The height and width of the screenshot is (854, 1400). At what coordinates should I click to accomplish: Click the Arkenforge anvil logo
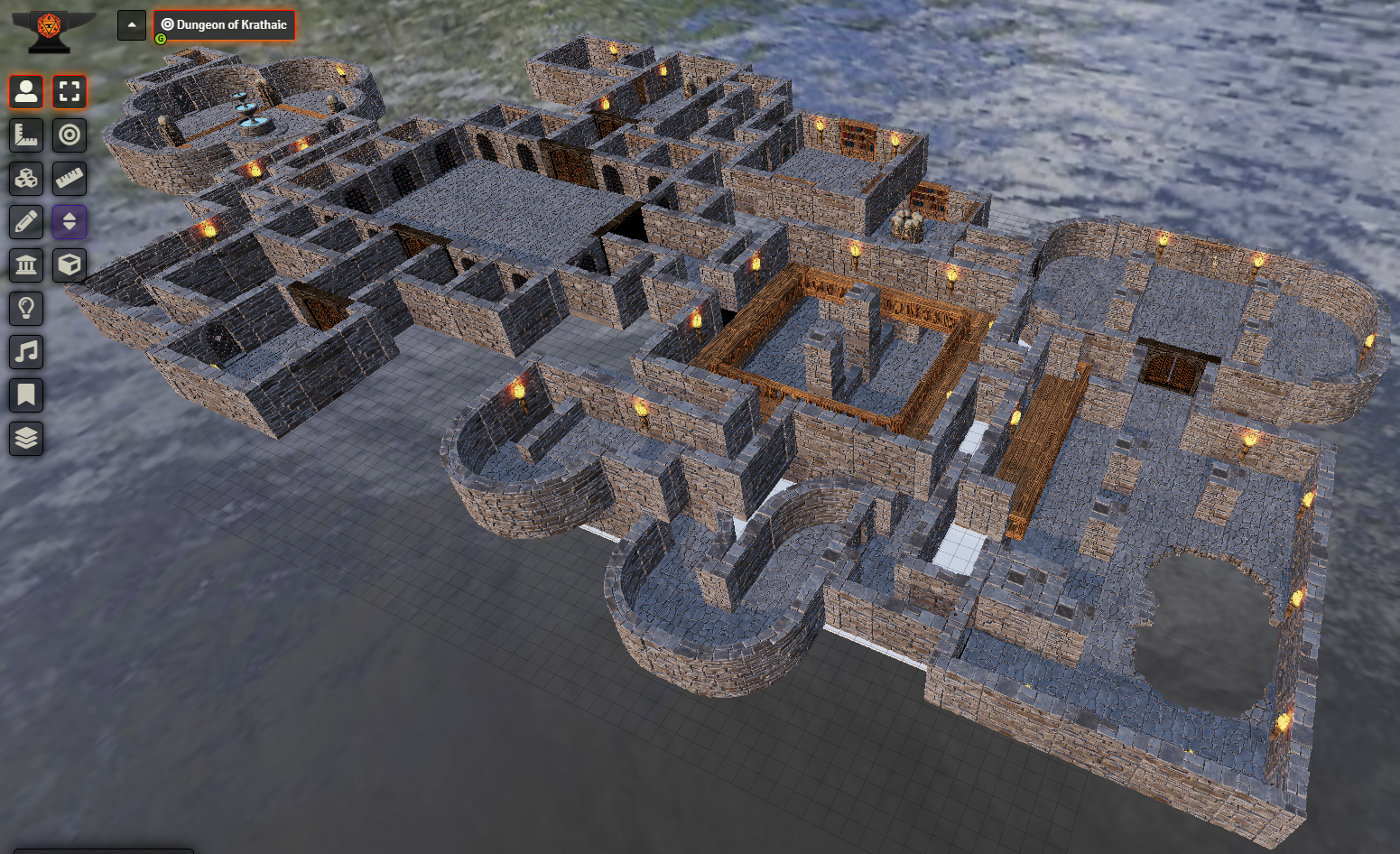pos(50,25)
